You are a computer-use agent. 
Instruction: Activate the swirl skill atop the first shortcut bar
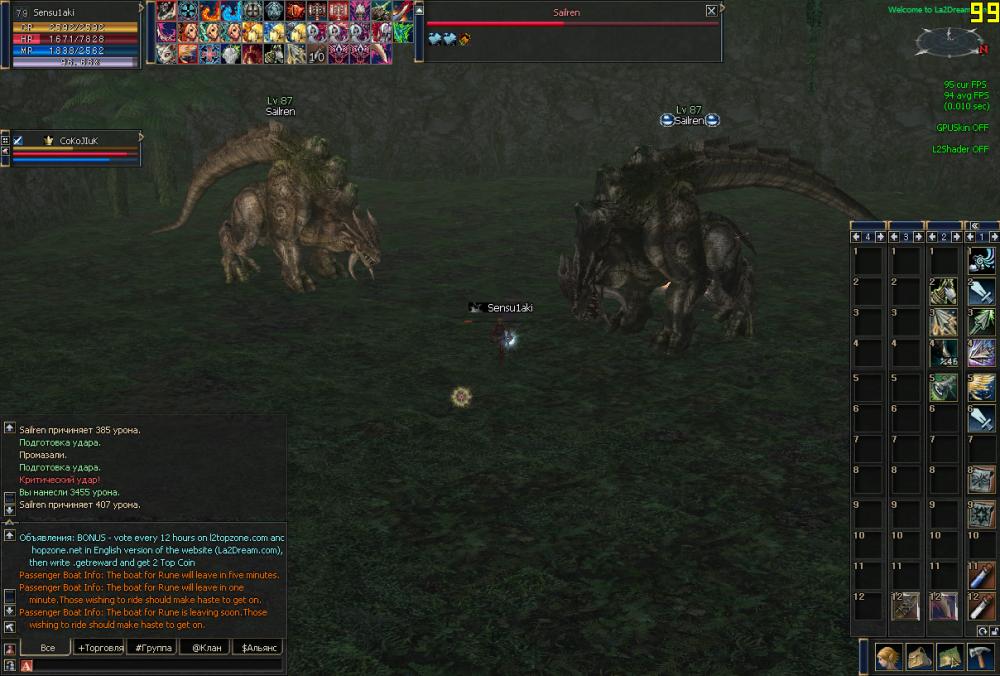tap(982, 260)
